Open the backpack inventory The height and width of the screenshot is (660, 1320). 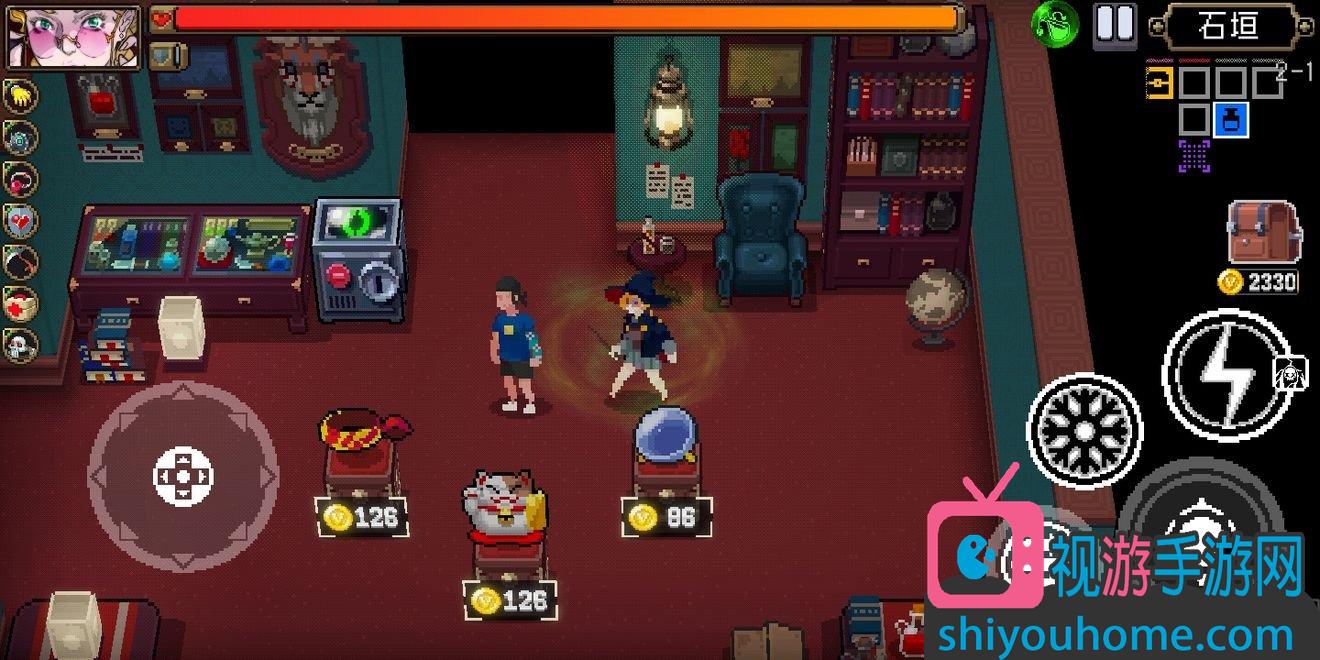1261,232
